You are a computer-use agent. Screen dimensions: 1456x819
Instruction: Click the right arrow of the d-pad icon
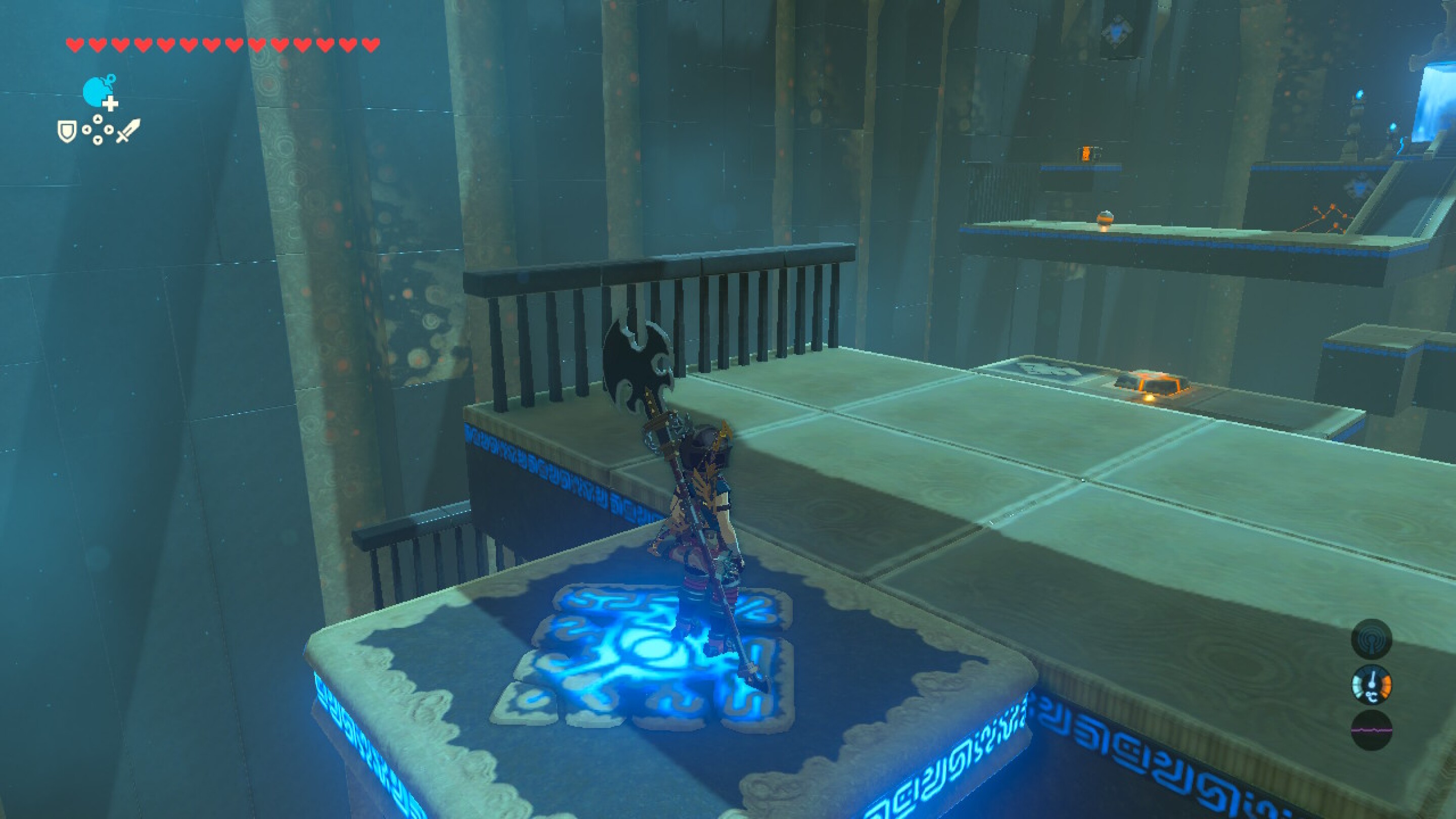point(109,129)
